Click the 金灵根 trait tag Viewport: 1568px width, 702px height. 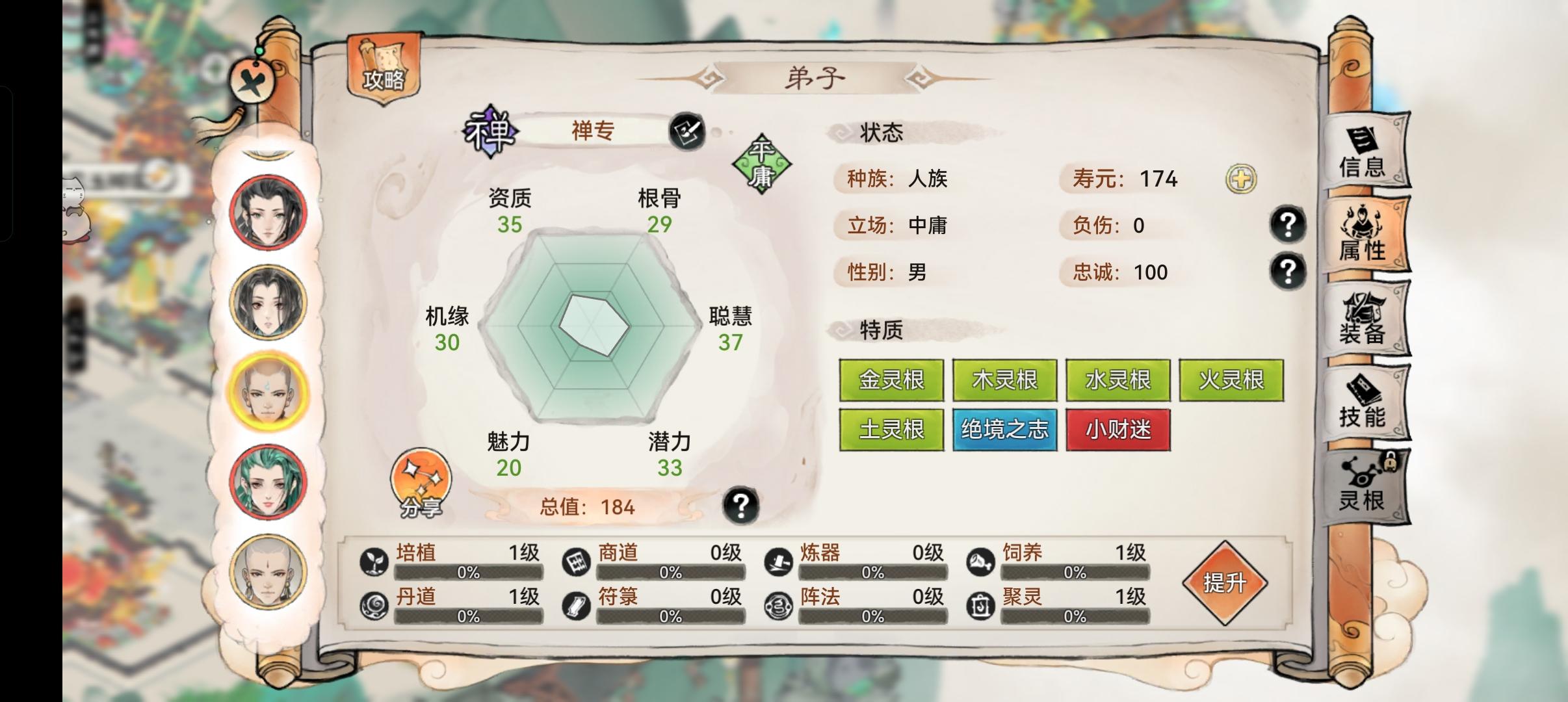pos(891,380)
